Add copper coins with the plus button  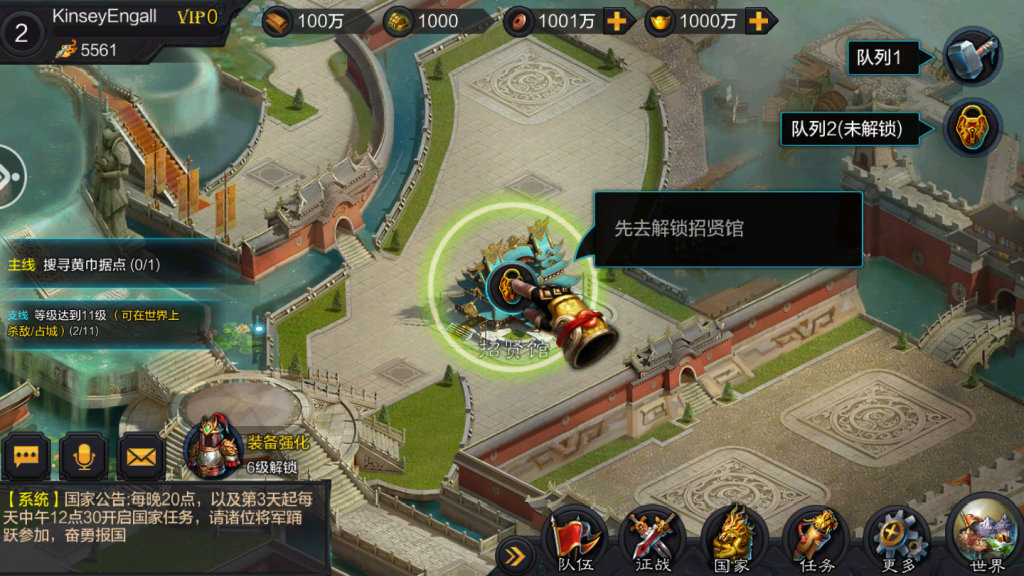click(619, 21)
